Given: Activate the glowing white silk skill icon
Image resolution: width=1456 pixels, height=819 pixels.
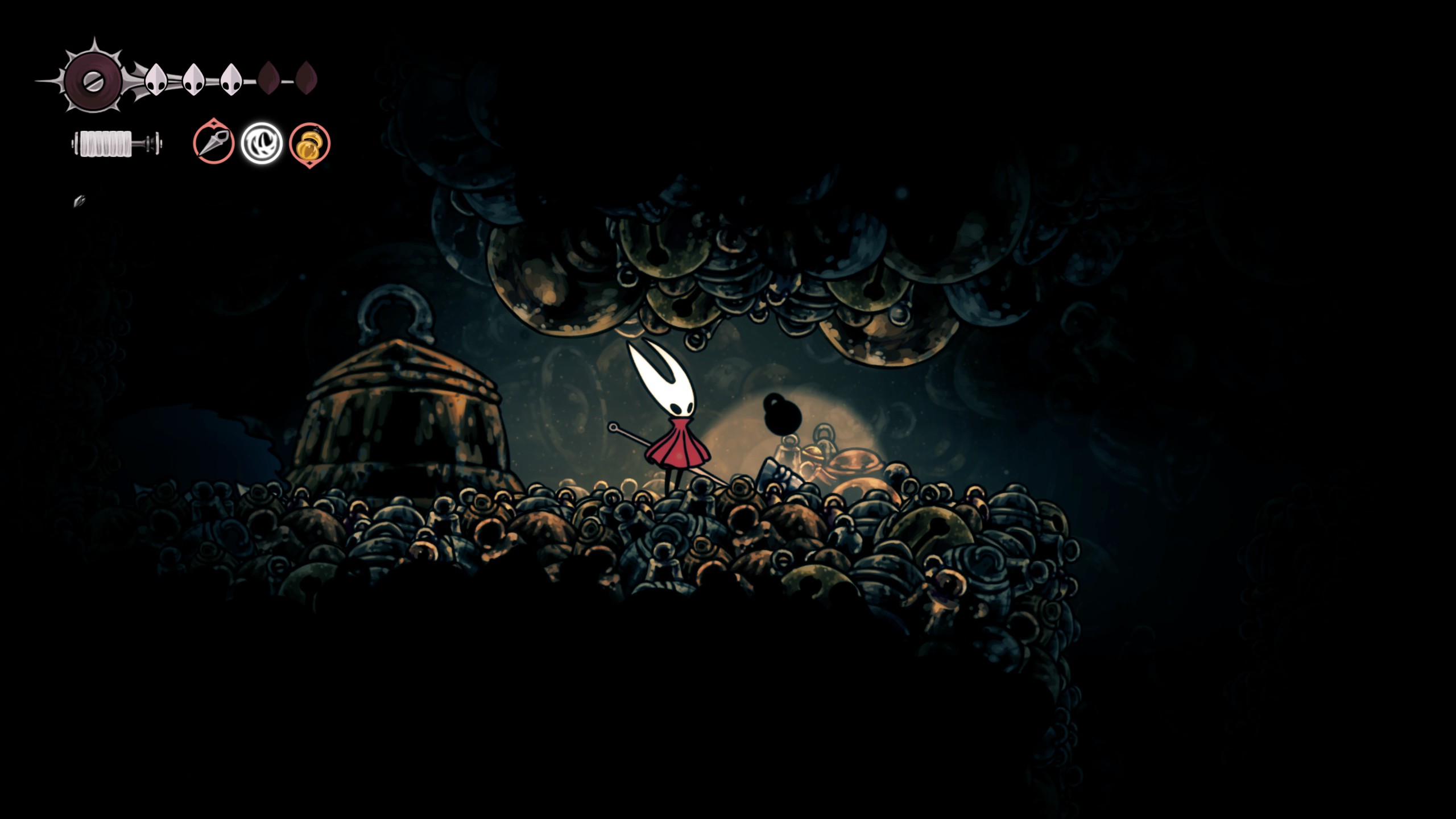Looking at the screenshot, I should click(262, 143).
